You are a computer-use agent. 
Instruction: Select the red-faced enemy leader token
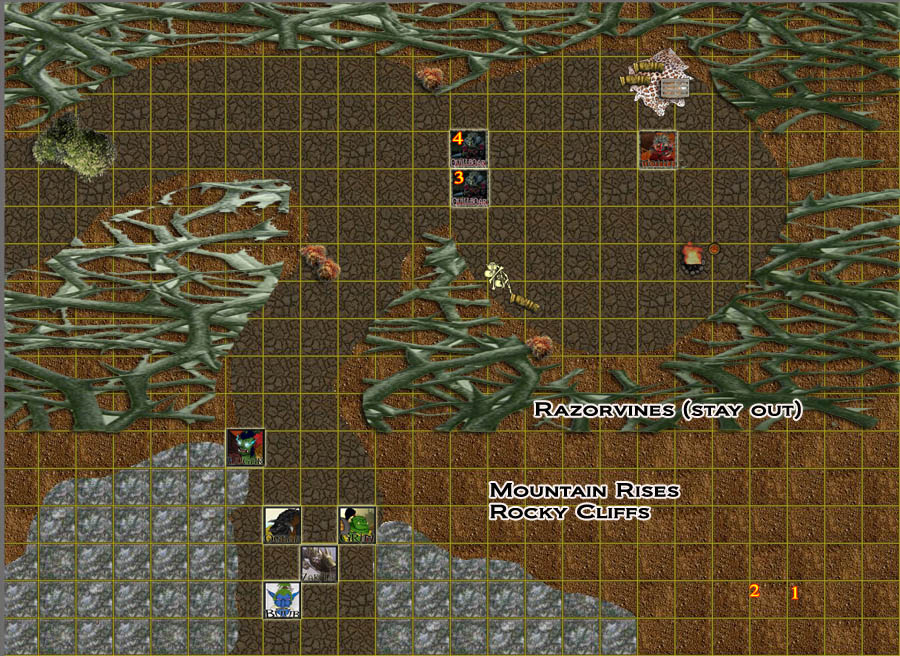[x=658, y=150]
